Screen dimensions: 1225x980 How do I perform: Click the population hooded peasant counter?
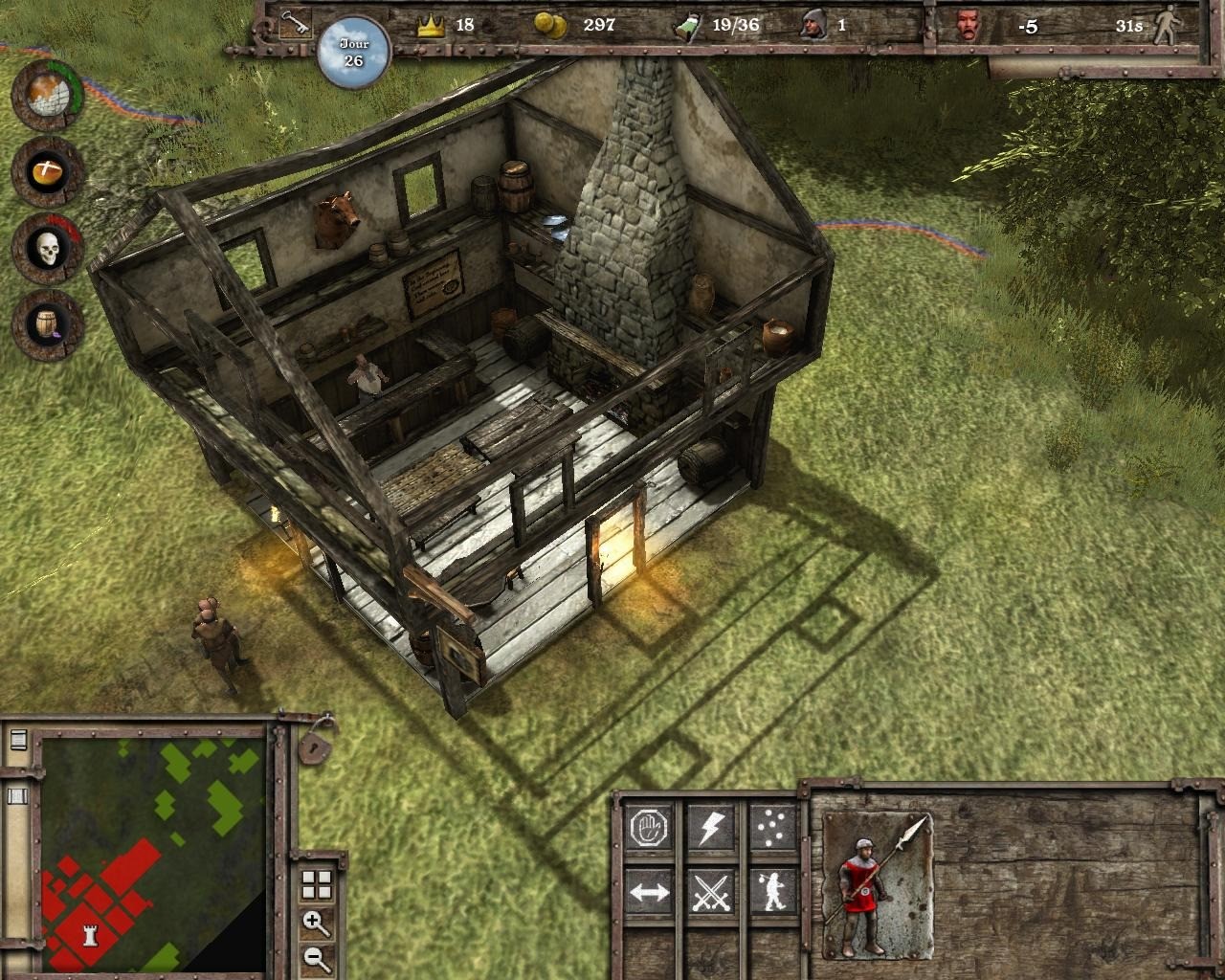(815, 26)
